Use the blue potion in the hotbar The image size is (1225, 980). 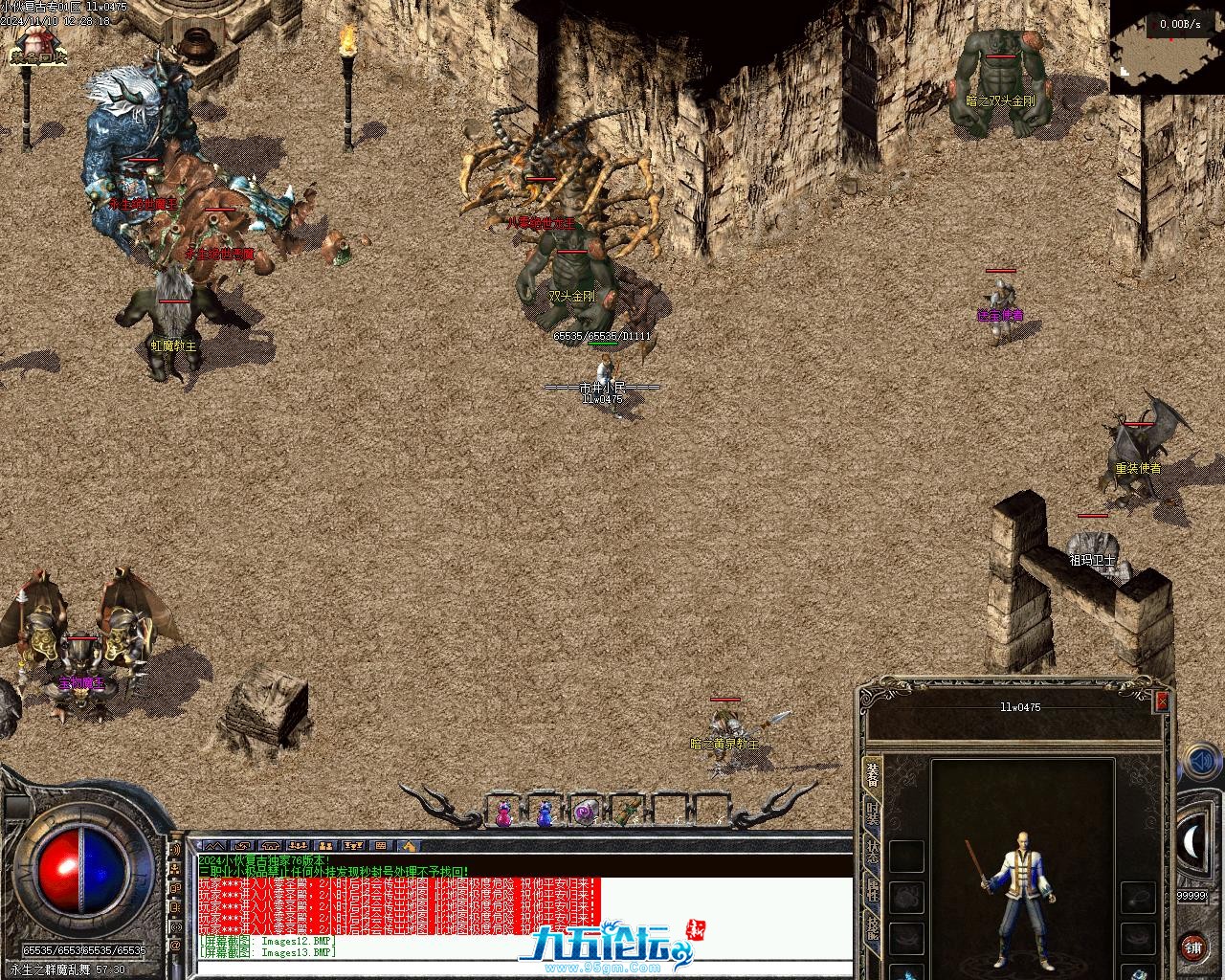(x=545, y=814)
